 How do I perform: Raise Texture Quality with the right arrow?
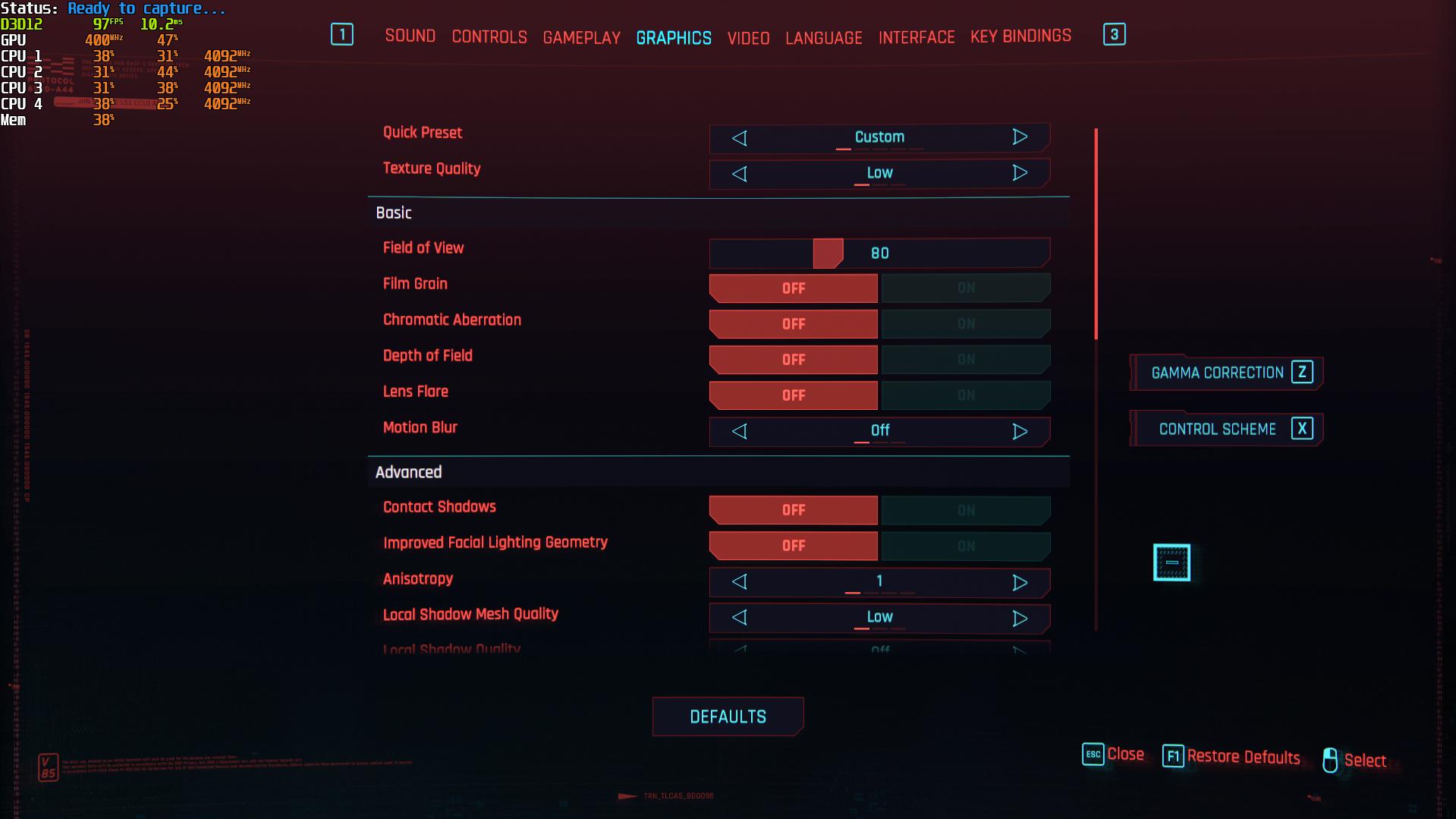pos(1020,173)
